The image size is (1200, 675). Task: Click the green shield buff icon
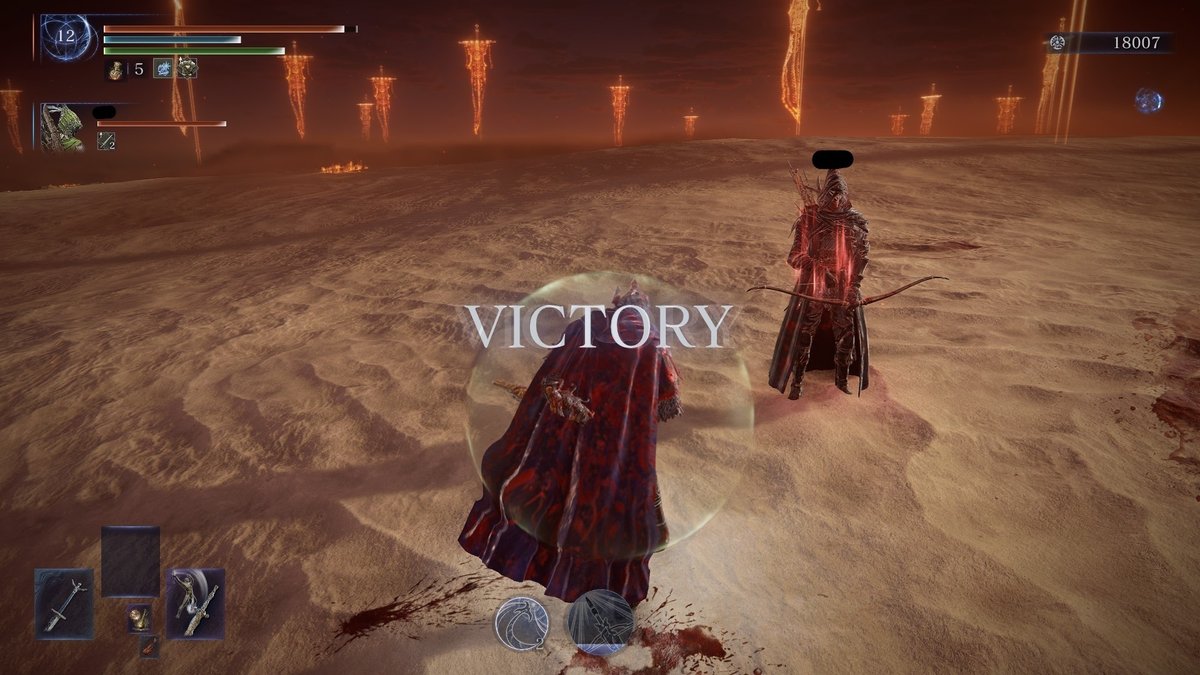point(187,69)
